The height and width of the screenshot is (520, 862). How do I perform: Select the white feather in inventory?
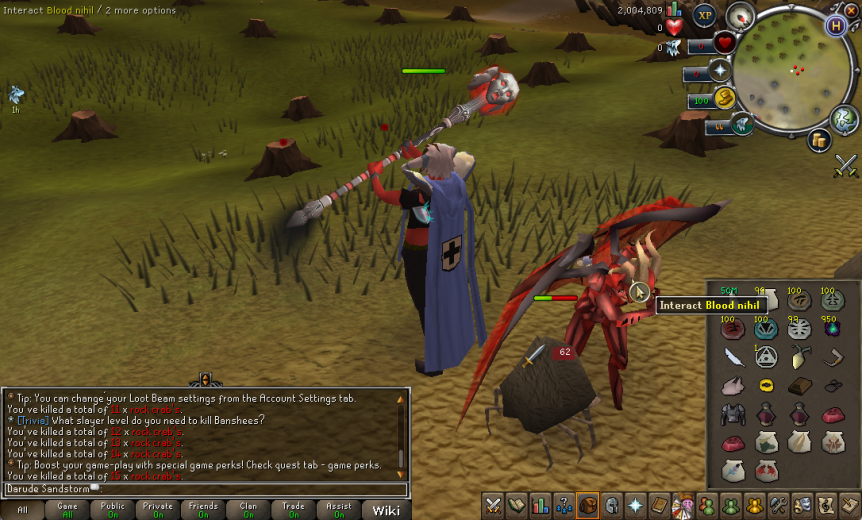(x=735, y=357)
